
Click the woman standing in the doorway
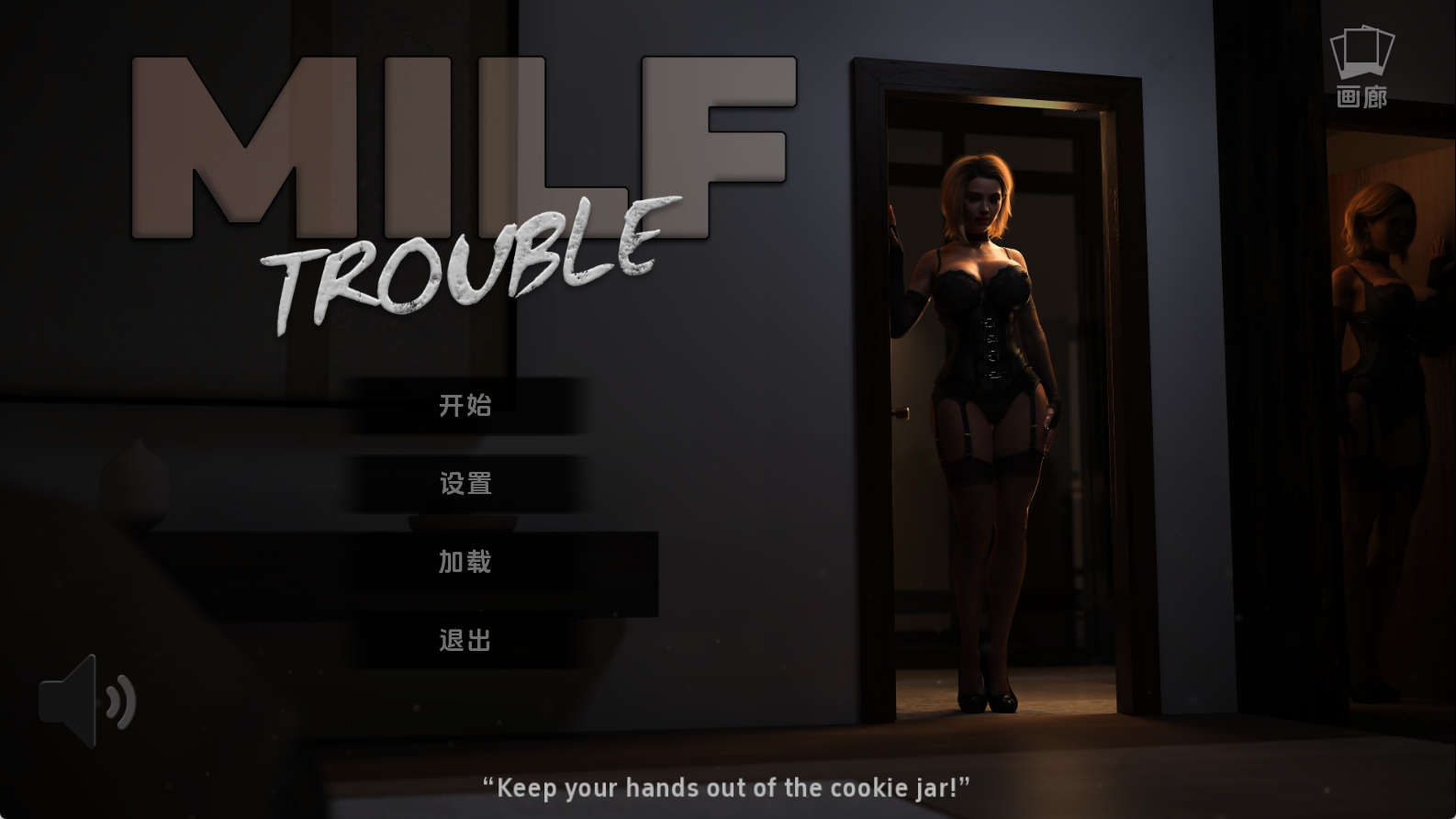pos(987,413)
